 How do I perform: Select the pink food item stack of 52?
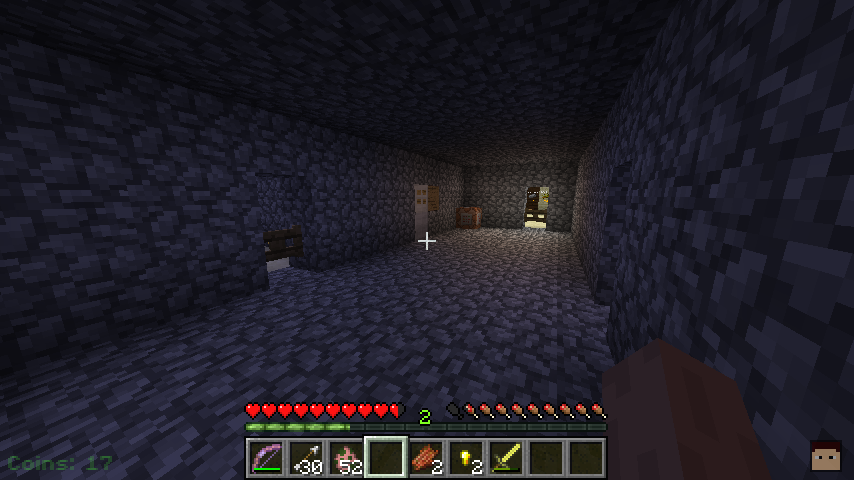345,458
